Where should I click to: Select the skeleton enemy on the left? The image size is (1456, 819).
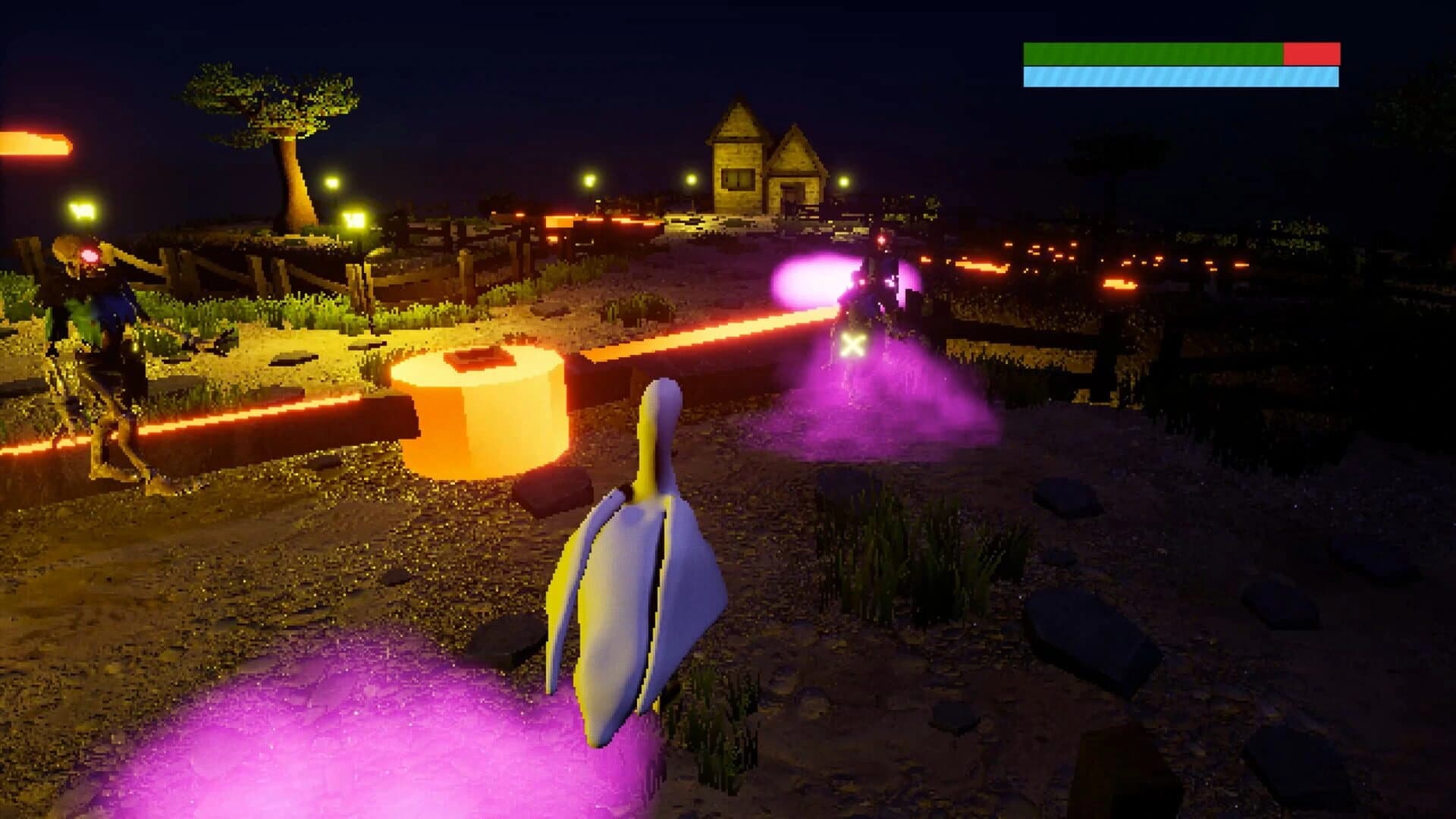(91, 341)
